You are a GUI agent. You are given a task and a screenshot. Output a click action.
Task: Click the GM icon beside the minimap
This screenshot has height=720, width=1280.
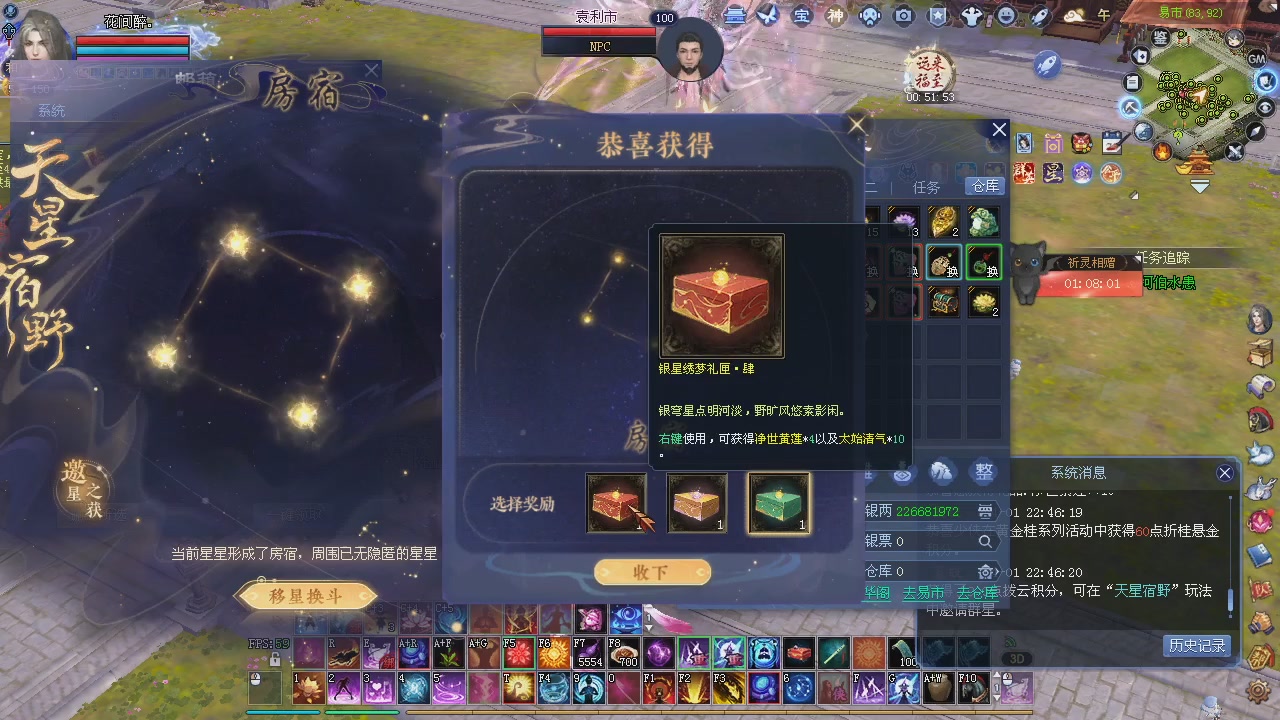pyautogui.click(x=1257, y=59)
